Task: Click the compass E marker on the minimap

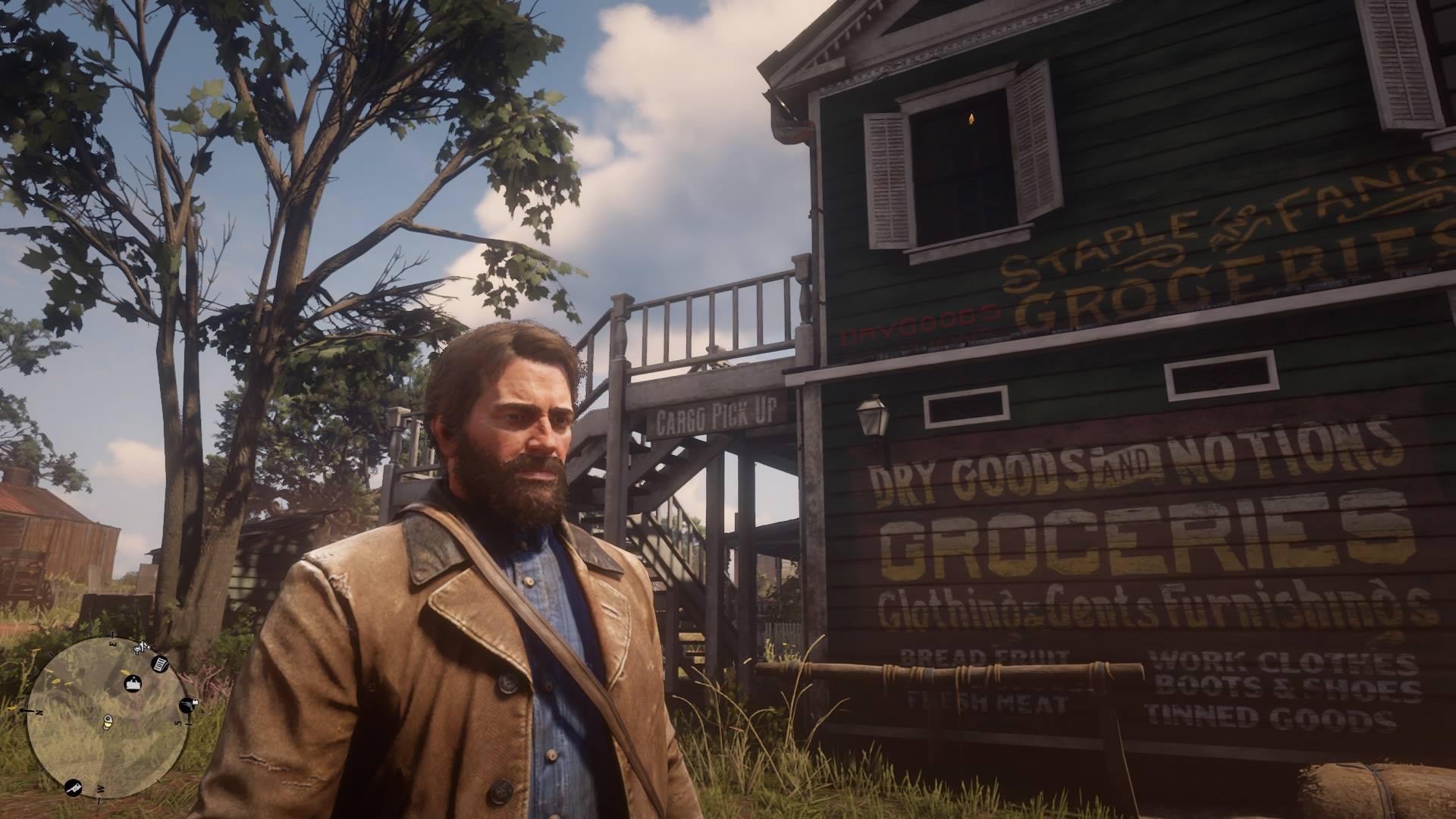Action: coord(113,642)
